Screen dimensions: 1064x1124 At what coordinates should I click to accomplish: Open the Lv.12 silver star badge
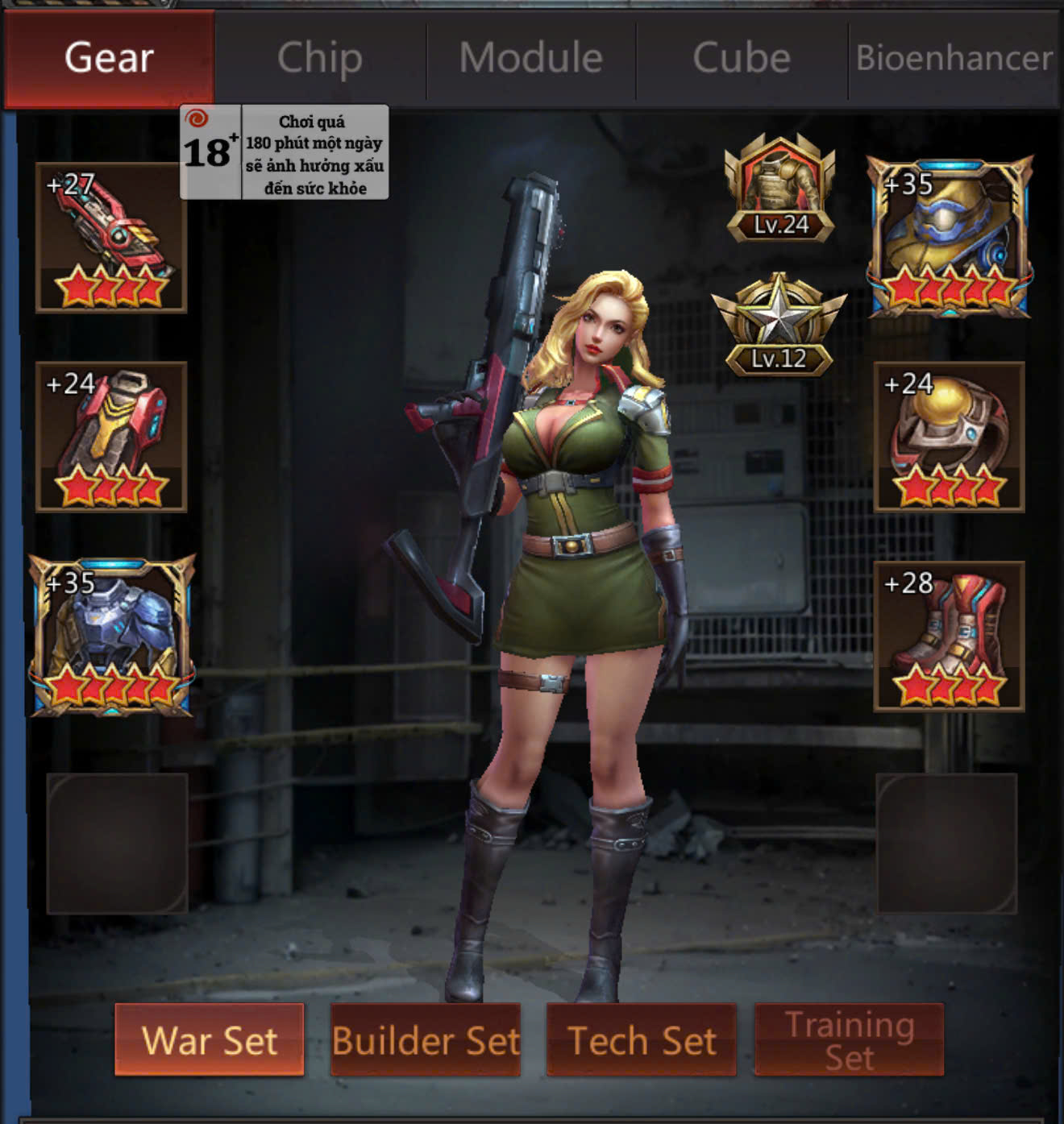coord(779,326)
